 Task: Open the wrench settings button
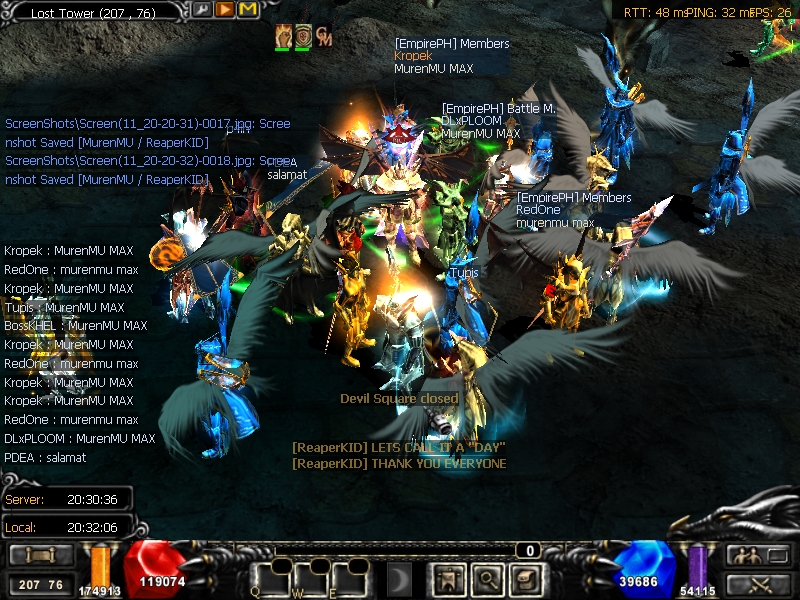pos(203,10)
